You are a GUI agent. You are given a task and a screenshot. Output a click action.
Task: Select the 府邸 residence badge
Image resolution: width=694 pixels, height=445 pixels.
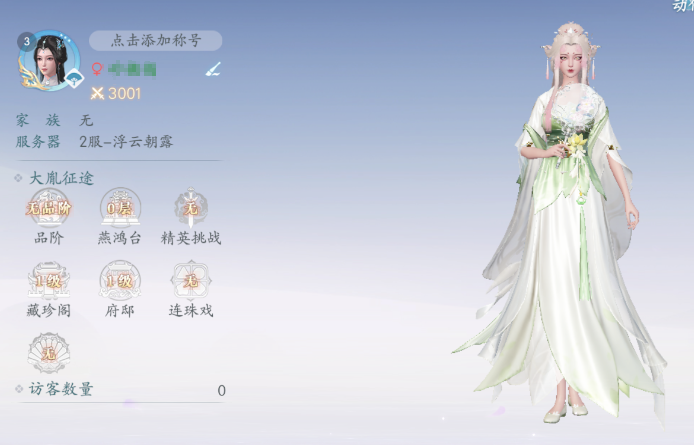pos(120,281)
